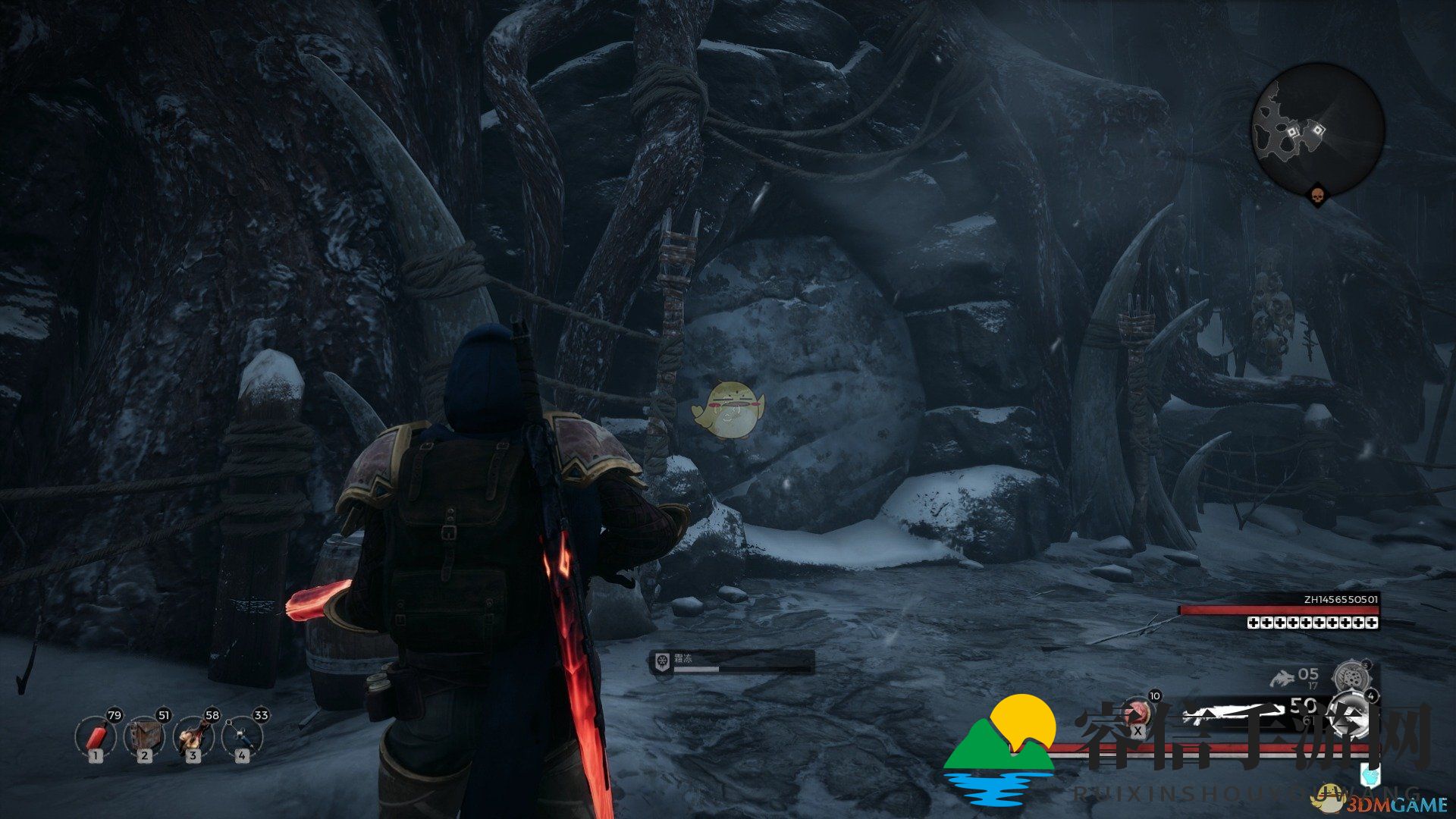
Task: Use the red heart relic icon
Action: (x=1137, y=713)
